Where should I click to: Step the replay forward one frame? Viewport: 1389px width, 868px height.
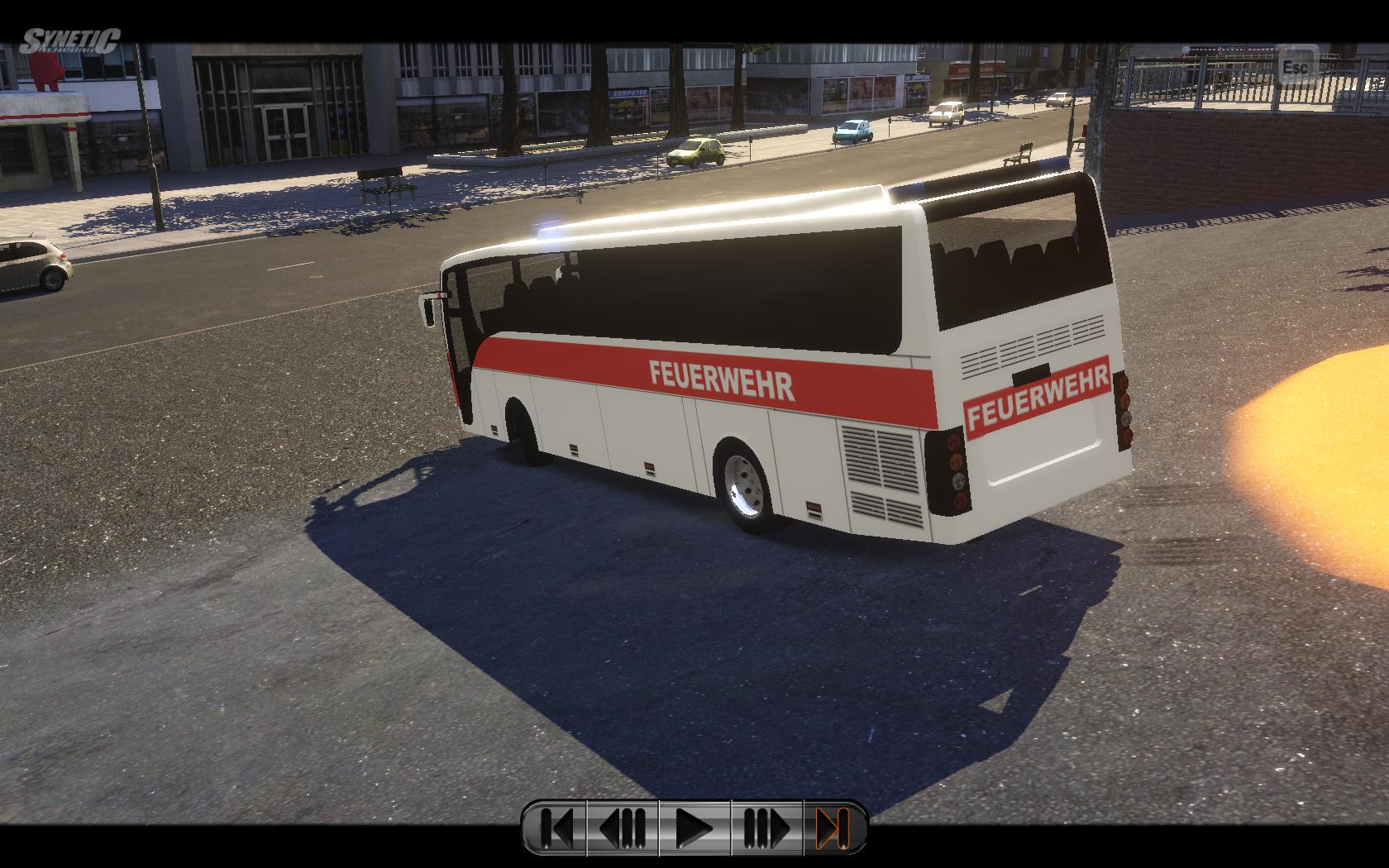click(767, 827)
